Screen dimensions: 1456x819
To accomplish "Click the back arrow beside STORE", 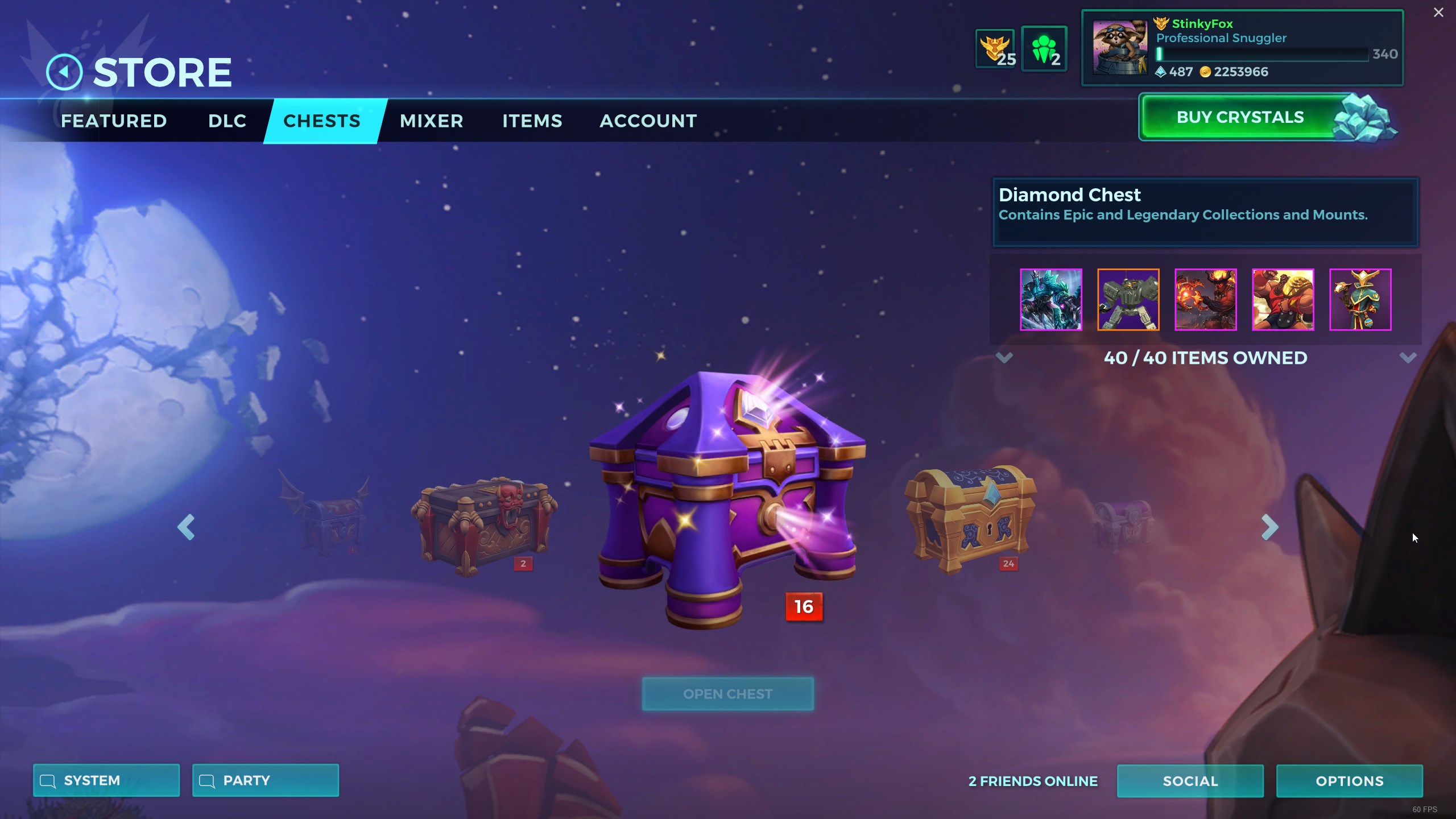I will click(64, 71).
